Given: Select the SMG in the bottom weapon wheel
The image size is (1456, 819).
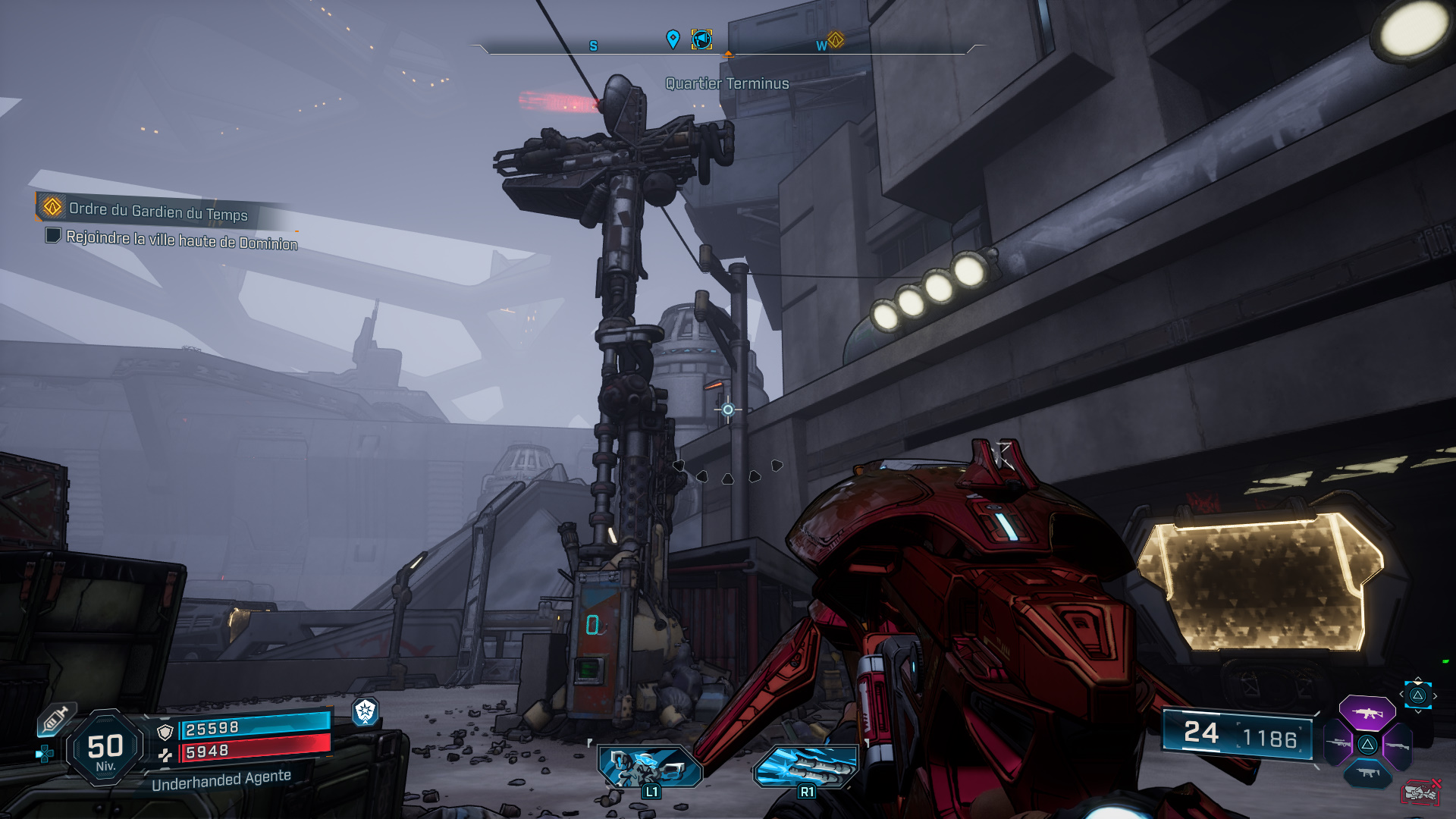Looking at the screenshot, I should [1367, 773].
